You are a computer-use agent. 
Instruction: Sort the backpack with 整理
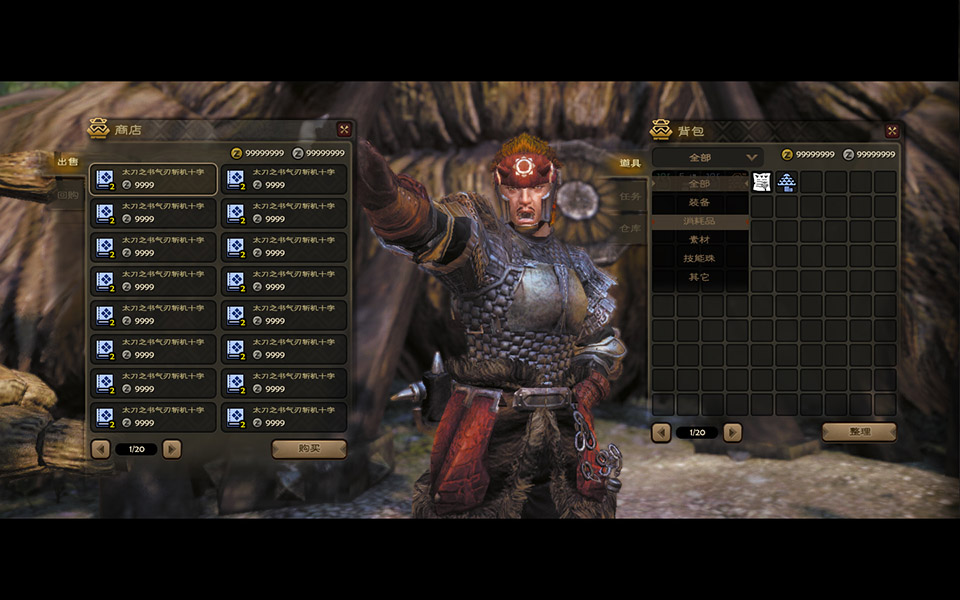click(859, 432)
